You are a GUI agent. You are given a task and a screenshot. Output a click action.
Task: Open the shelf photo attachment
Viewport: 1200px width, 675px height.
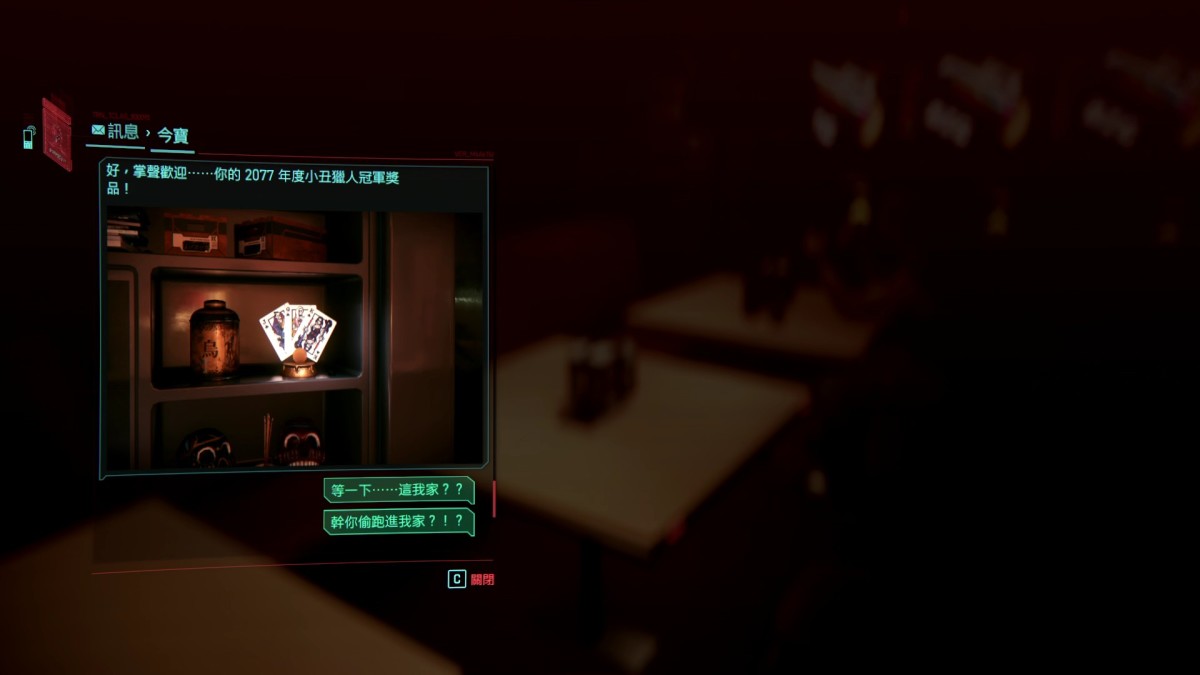[294, 338]
